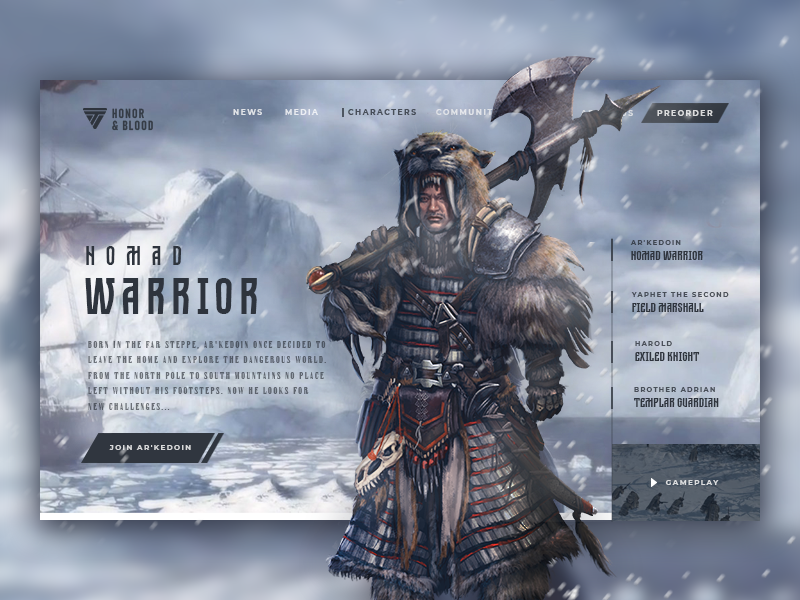Open the Characters nav item
Image resolution: width=800 pixels, height=600 pixels.
381,112
